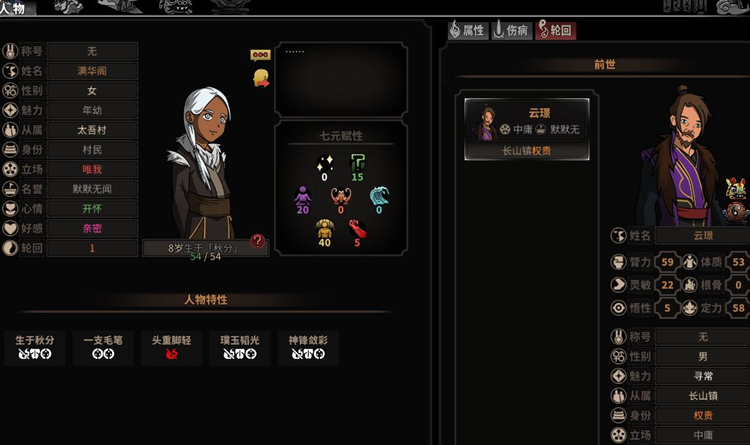This screenshot has height=445, width=750.
Task: Click the teal wave element icon
Action: 379,195
